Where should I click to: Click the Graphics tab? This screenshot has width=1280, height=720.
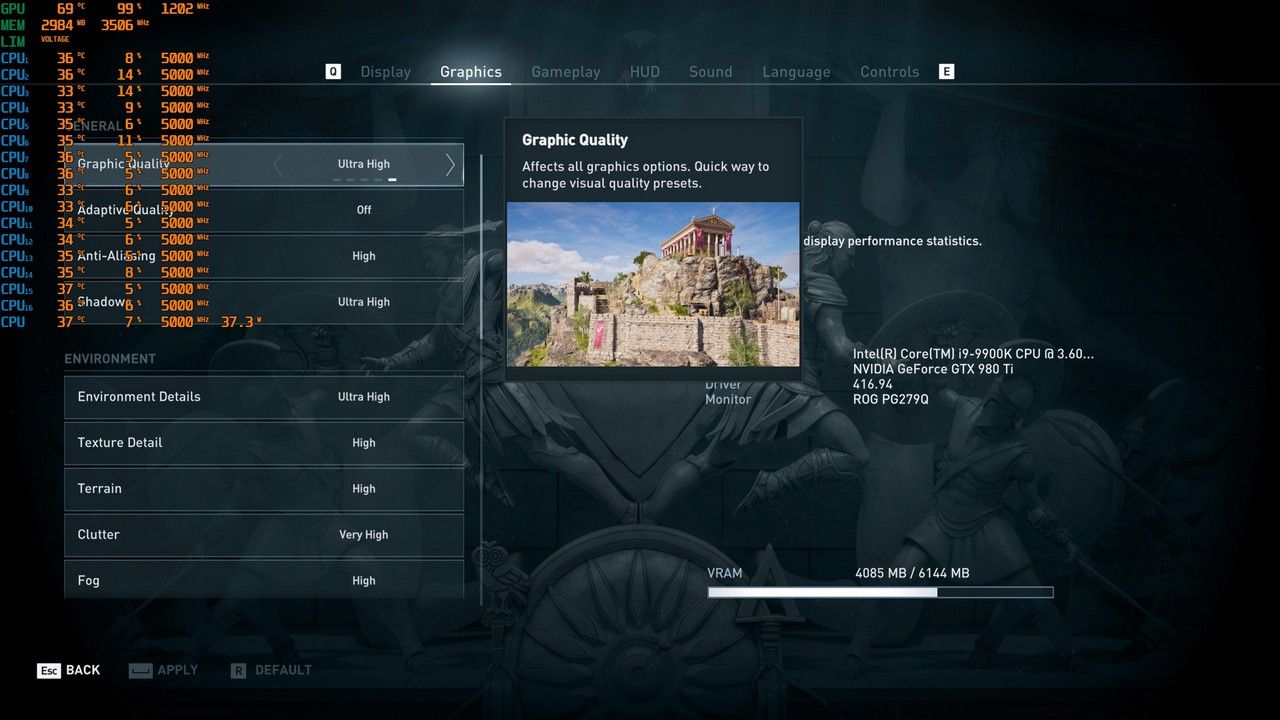(470, 72)
